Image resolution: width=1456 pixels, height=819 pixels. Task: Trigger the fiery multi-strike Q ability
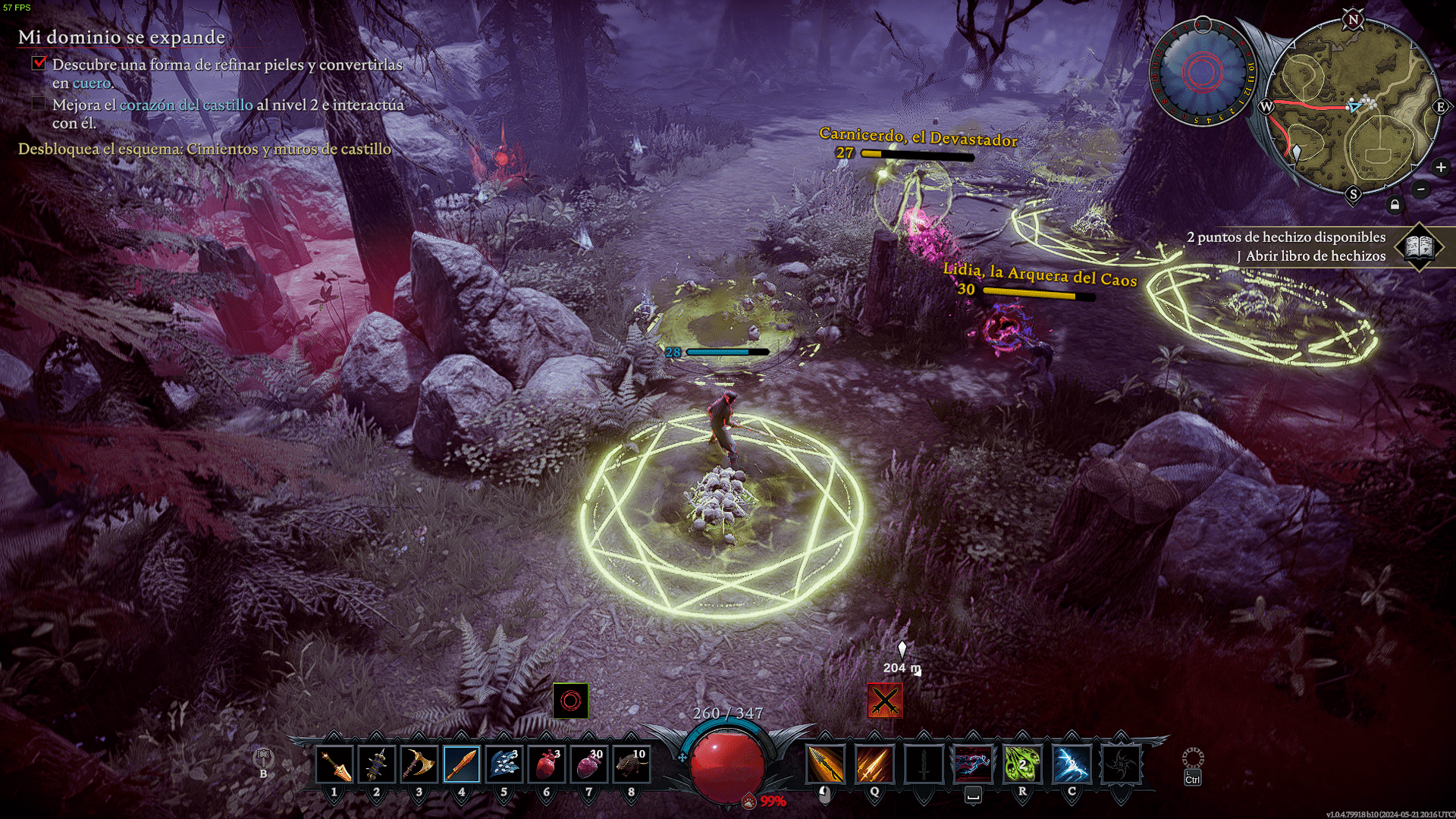click(x=874, y=764)
